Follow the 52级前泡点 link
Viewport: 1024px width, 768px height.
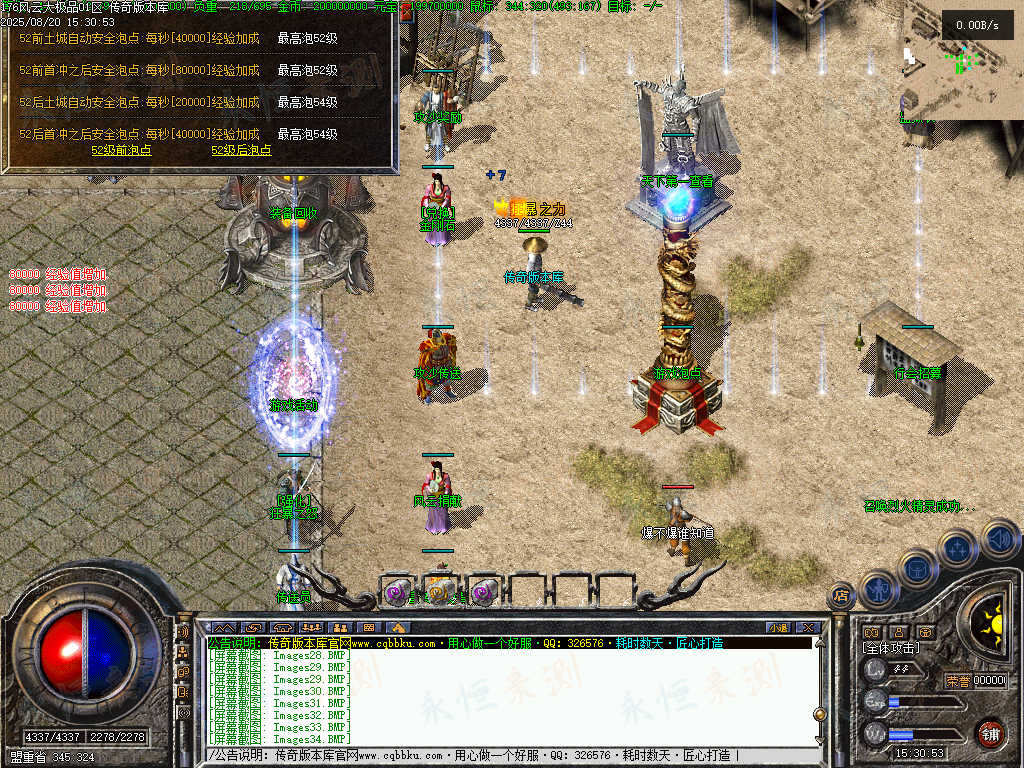[x=121, y=150]
